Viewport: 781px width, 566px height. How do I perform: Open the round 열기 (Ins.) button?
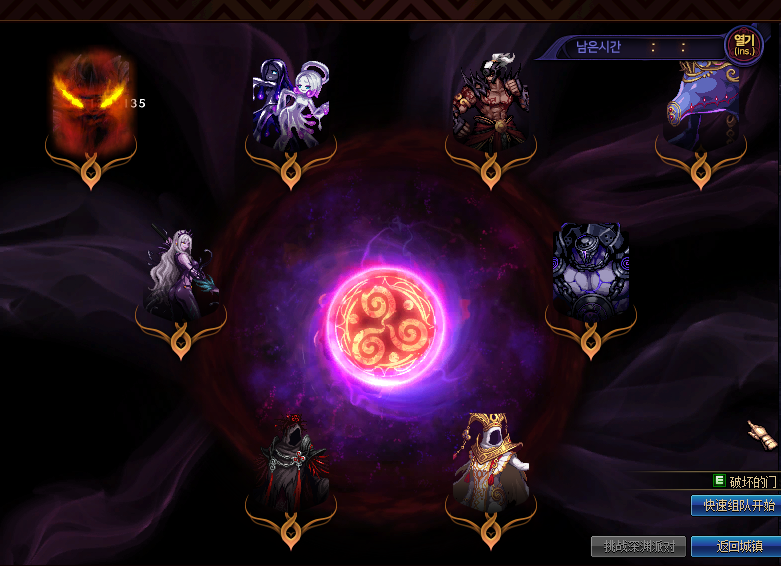coord(742,45)
